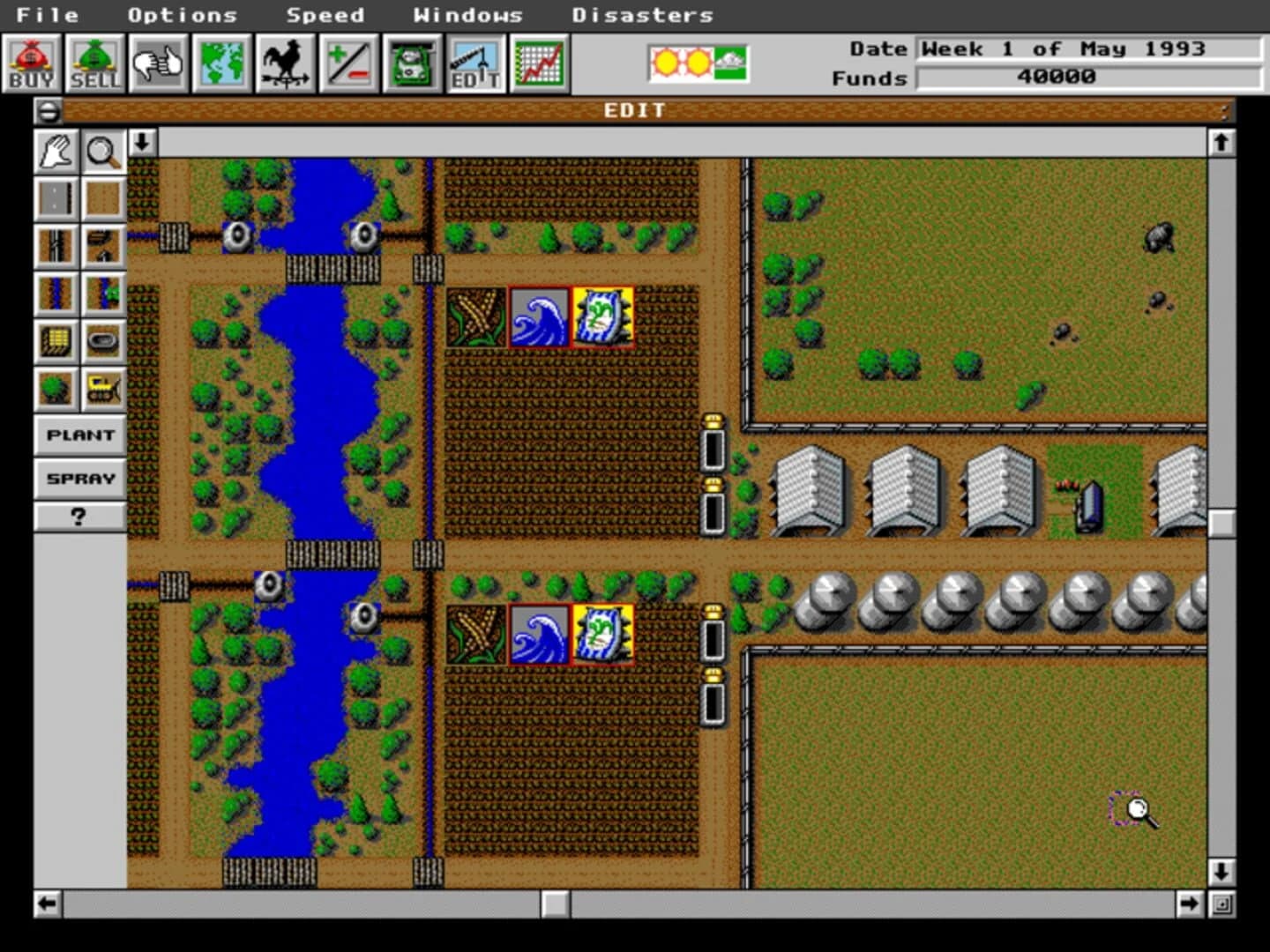The width and height of the screenshot is (1270, 952).
Task: Select the bulldozer tool in the sidebar
Action: click(x=103, y=389)
